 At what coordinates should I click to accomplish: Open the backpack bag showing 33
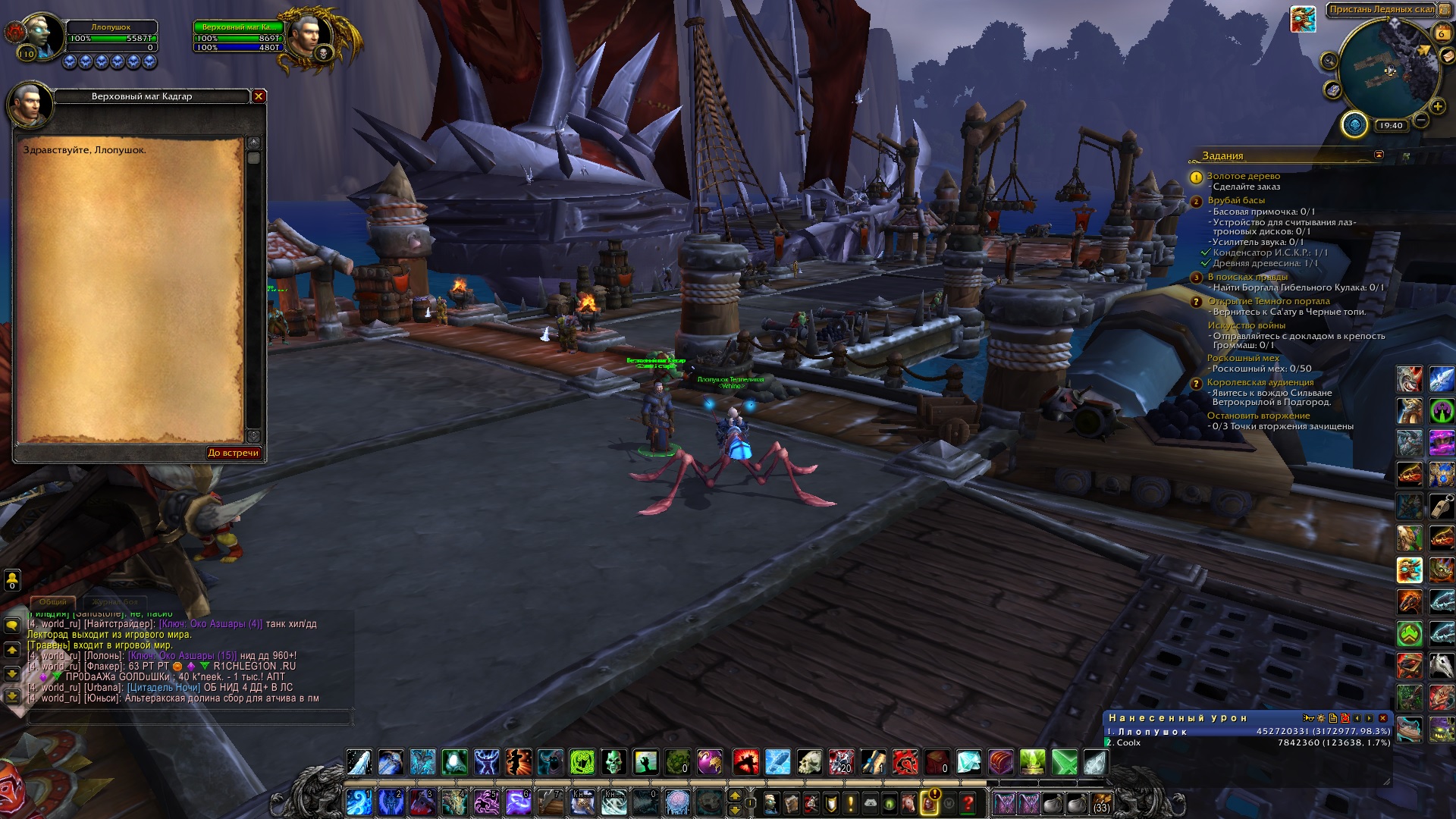click(1101, 802)
